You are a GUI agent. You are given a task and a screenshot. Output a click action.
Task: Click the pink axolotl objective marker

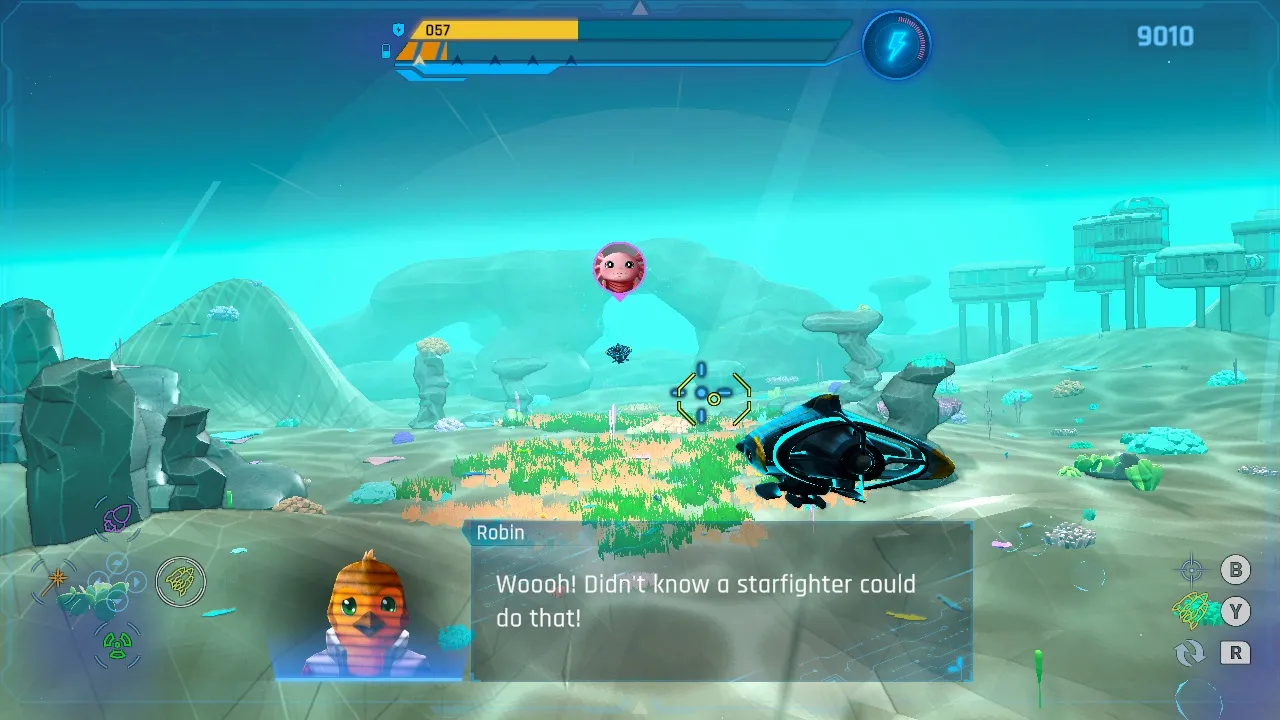coord(619,269)
